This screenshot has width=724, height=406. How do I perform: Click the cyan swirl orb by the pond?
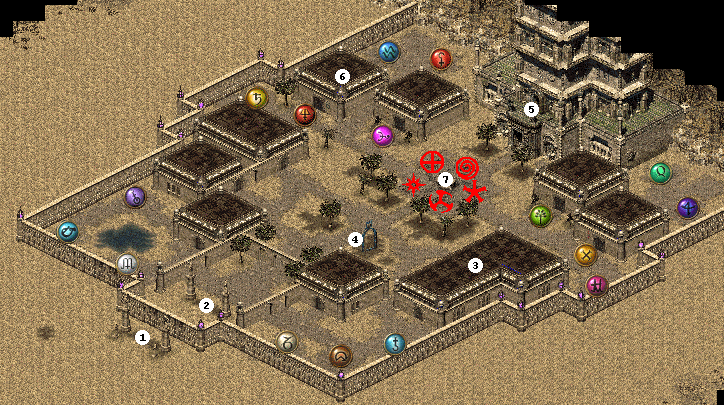pyautogui.click(x=68, y=232)
